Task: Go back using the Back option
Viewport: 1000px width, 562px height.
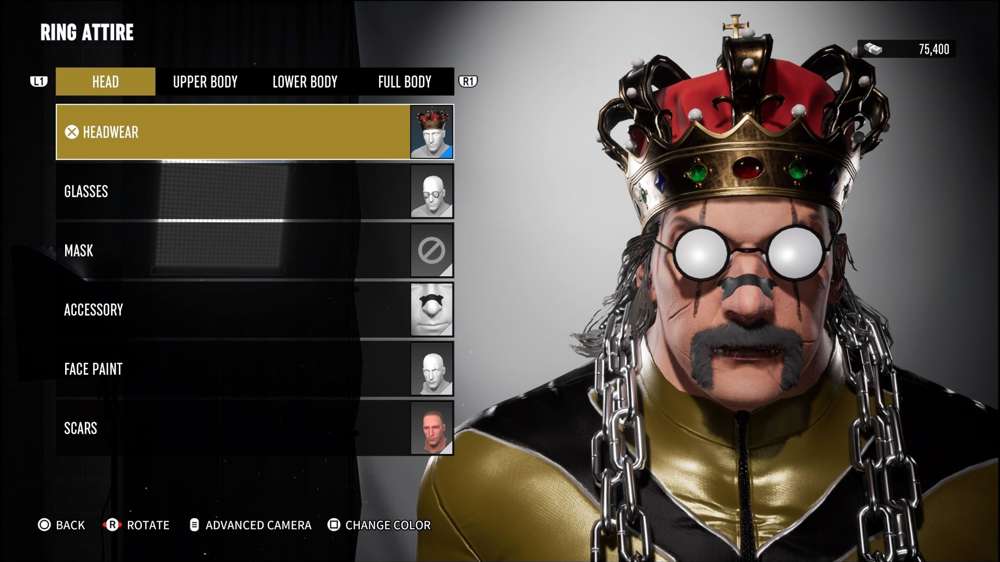Action: click(x=61, y=525)
